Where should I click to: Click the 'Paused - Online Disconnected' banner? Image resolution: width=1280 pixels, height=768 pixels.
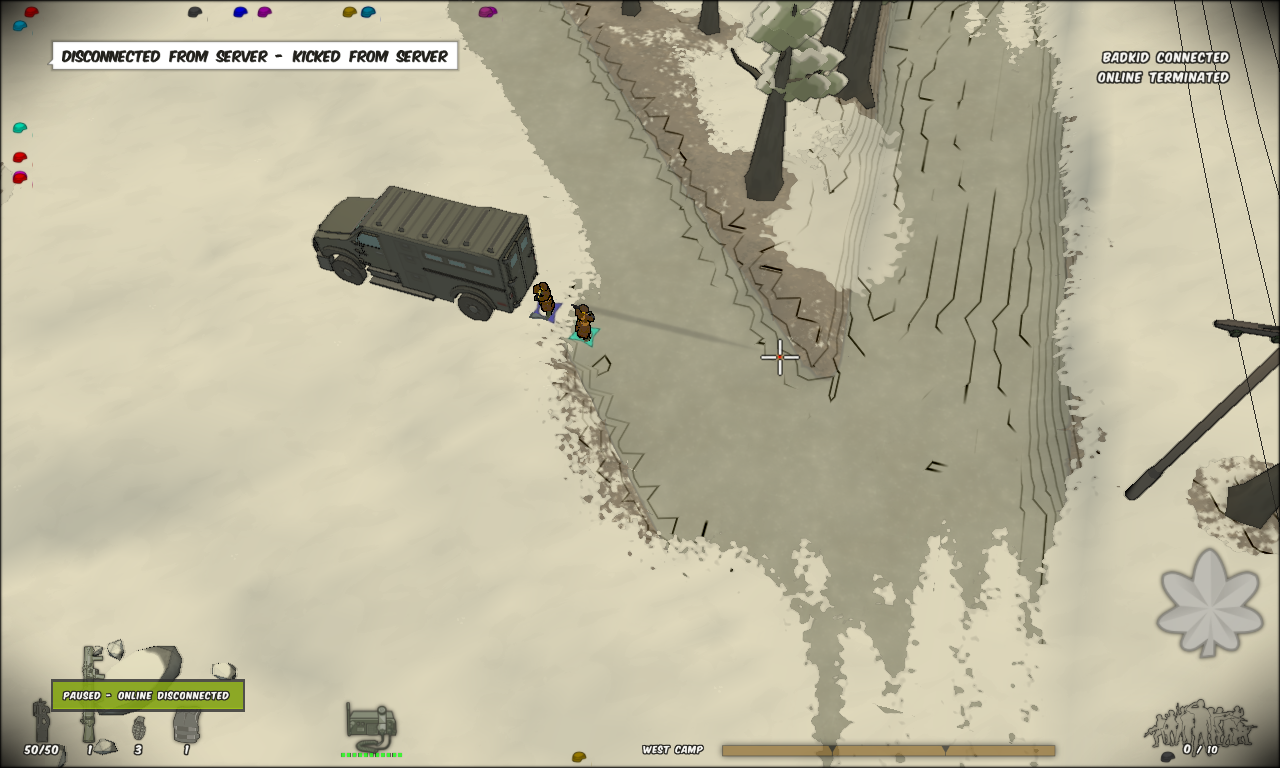[x=147, y=695]
